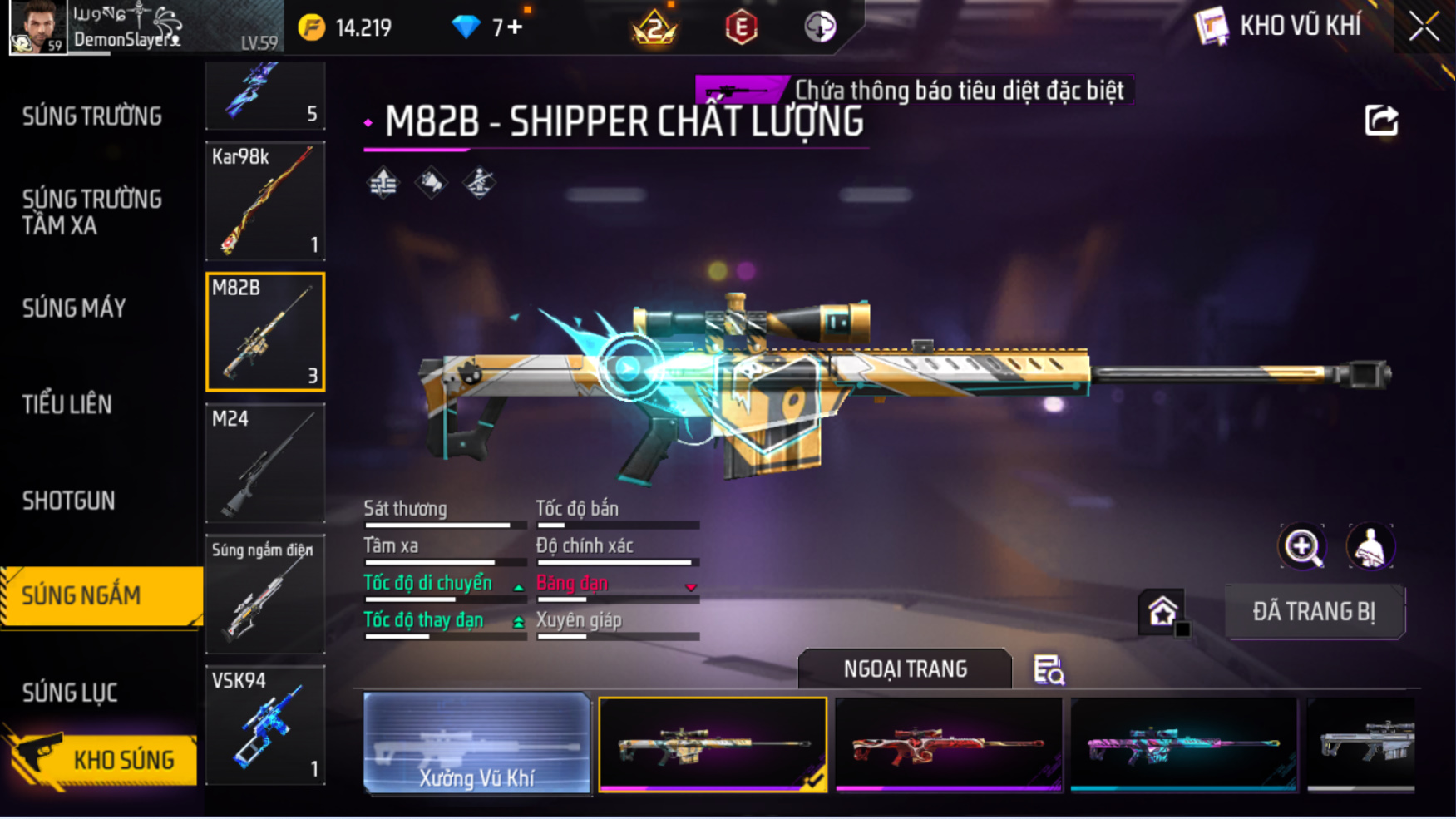Add diamonds with the plus button

pyautogui.click(x=516, y=27)
